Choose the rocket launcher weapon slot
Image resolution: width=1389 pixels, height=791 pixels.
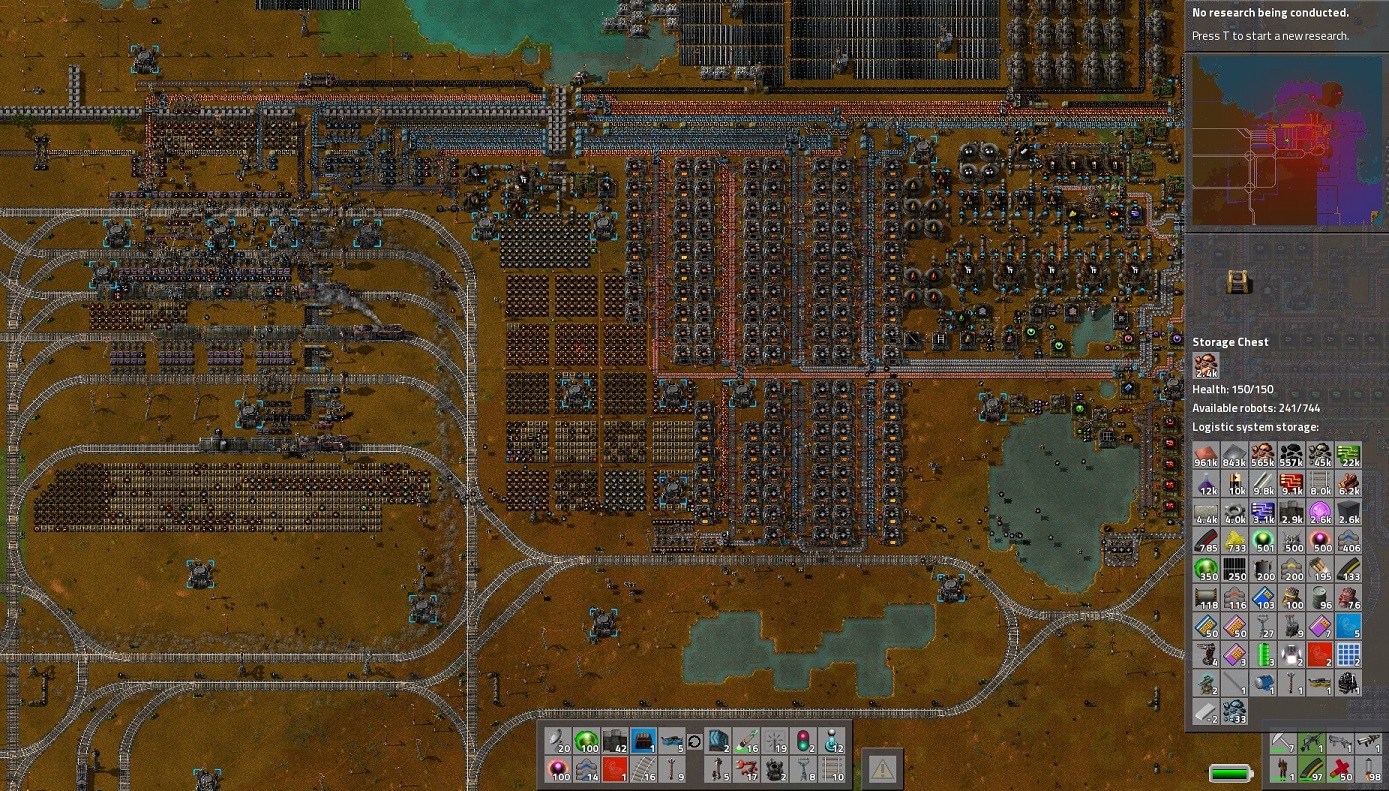coord(1369,744)
